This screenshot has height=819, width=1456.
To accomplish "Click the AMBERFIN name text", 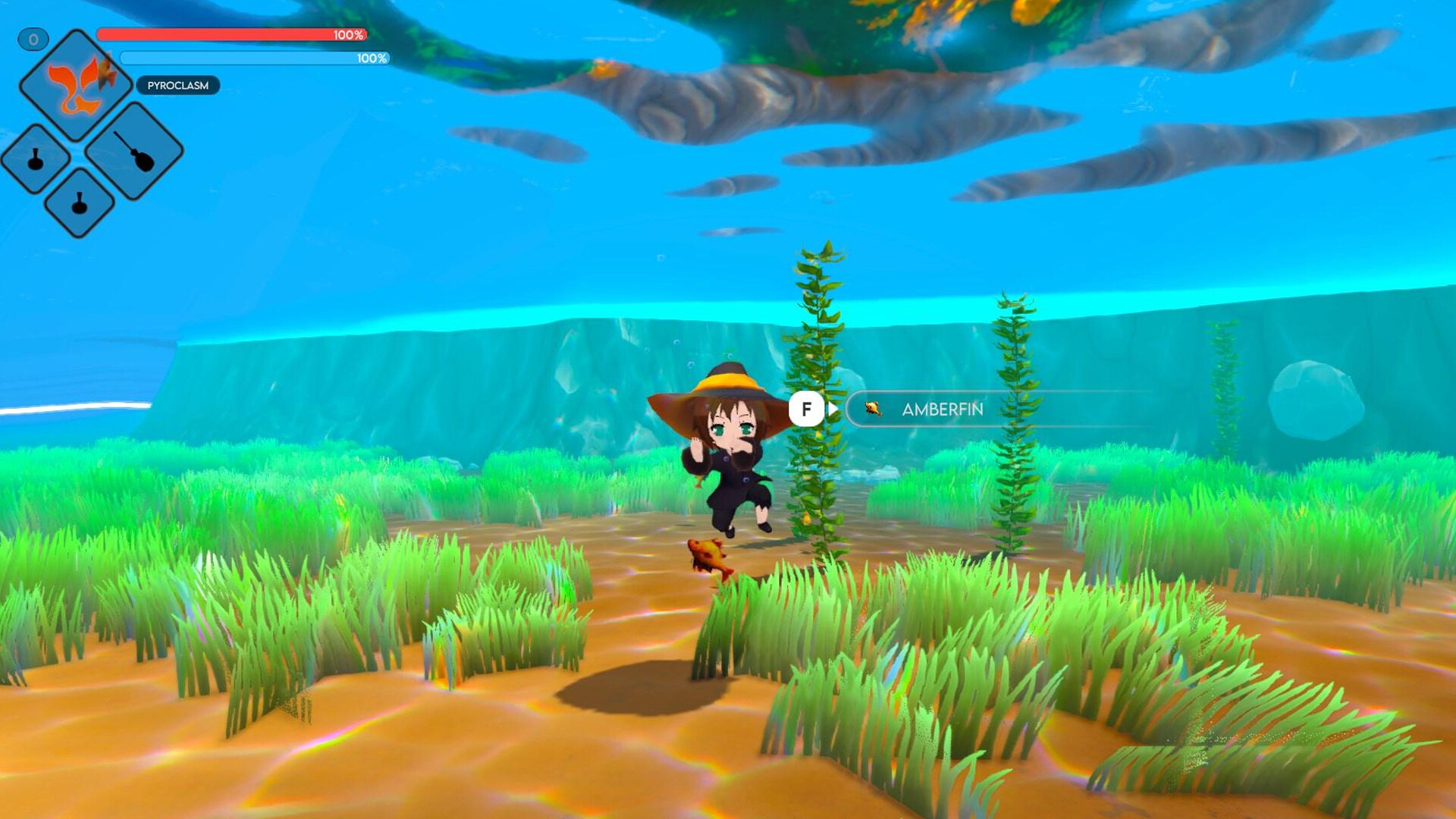I will click(x=943, y=410).
